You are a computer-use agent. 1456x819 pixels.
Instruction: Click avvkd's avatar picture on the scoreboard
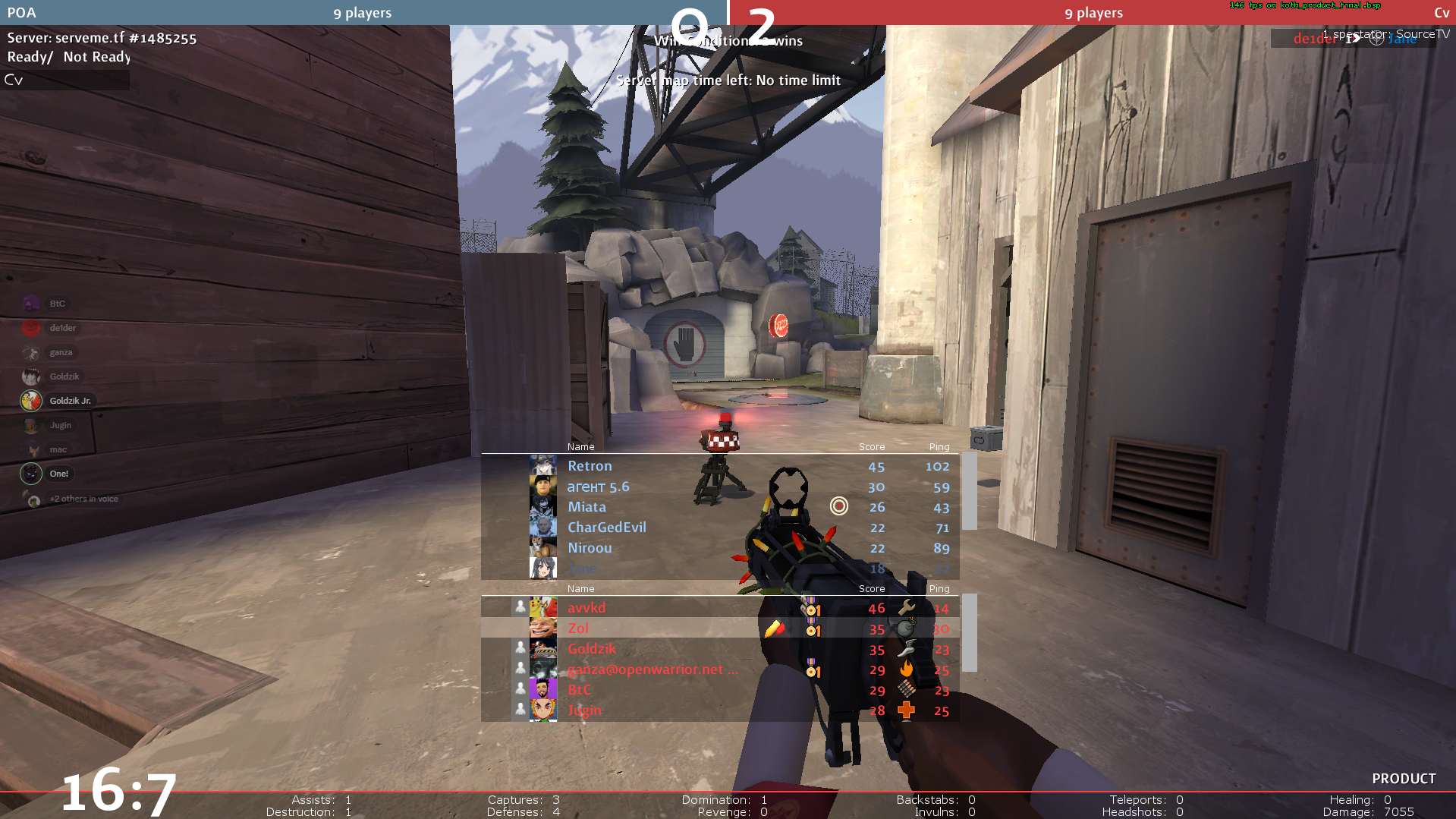542,607
